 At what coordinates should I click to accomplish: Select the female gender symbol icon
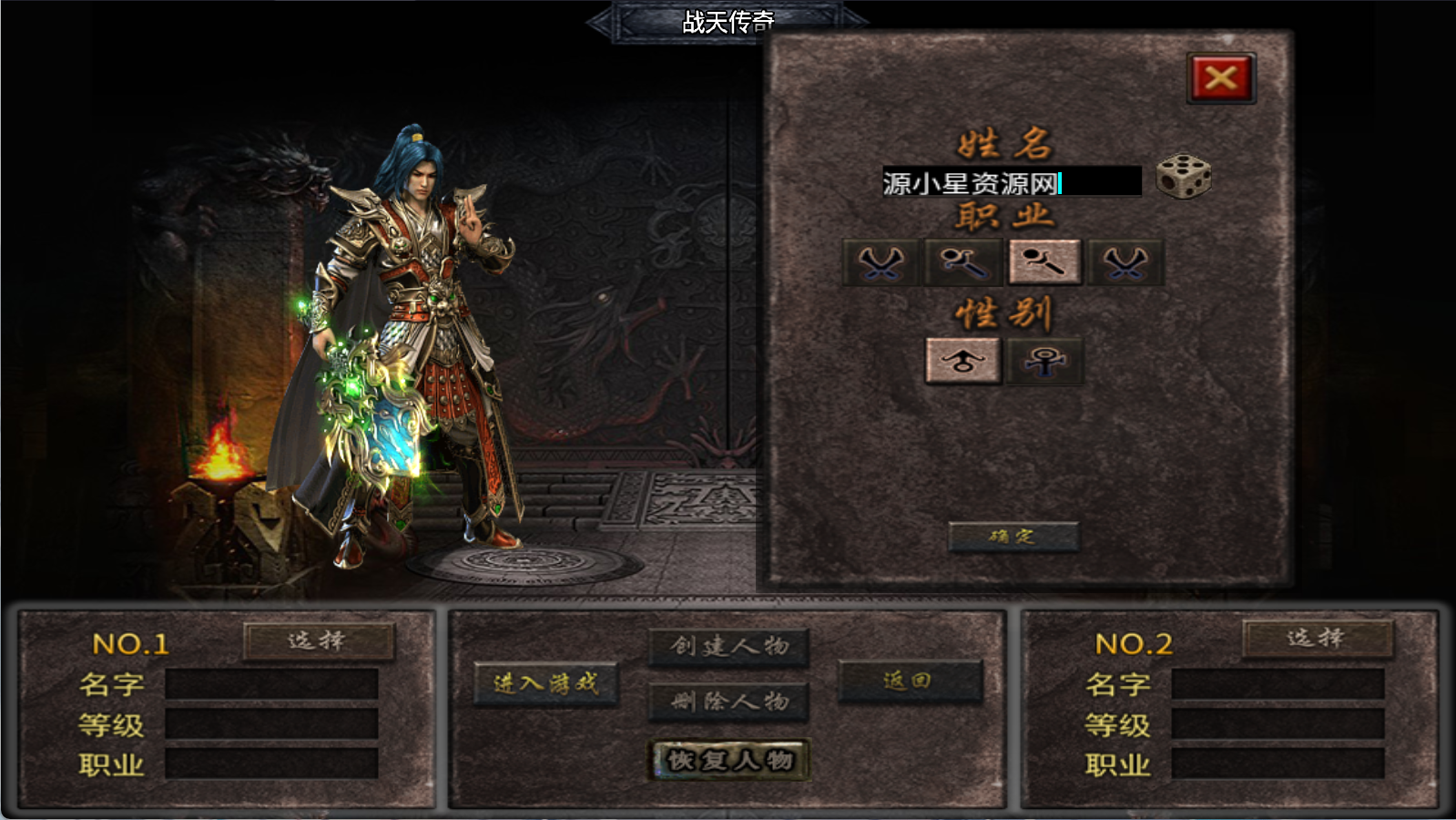tap(1043, 361)
